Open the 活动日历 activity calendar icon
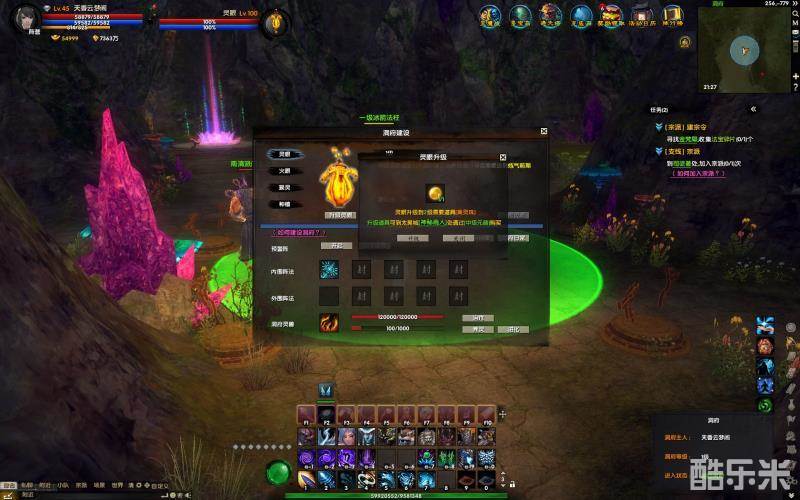 tap(643, 15)
